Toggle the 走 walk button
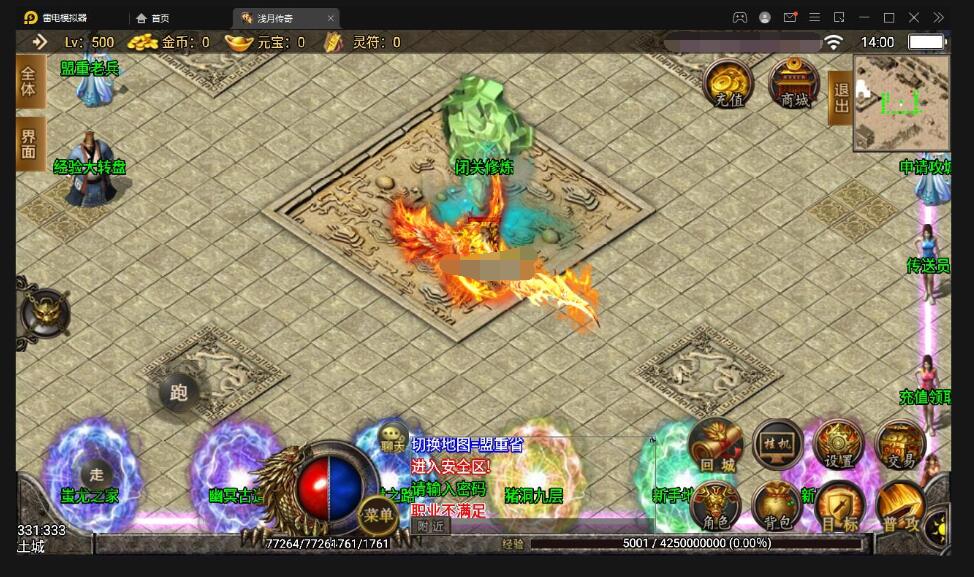Screen dimensions: 974x577 pos(97,474)
